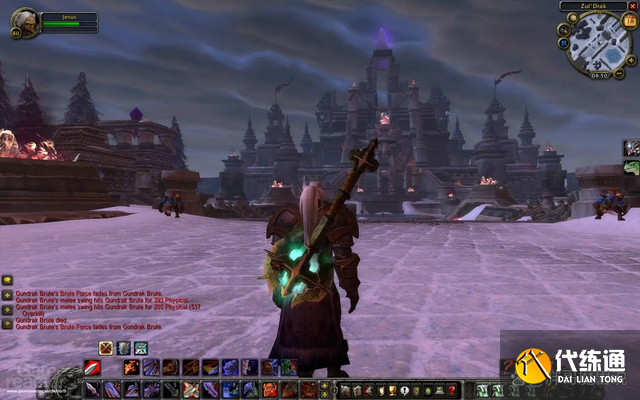Activate the red slash ability in the action bar
This screenshot has height=400, width=640.
(x=92, y=367)
